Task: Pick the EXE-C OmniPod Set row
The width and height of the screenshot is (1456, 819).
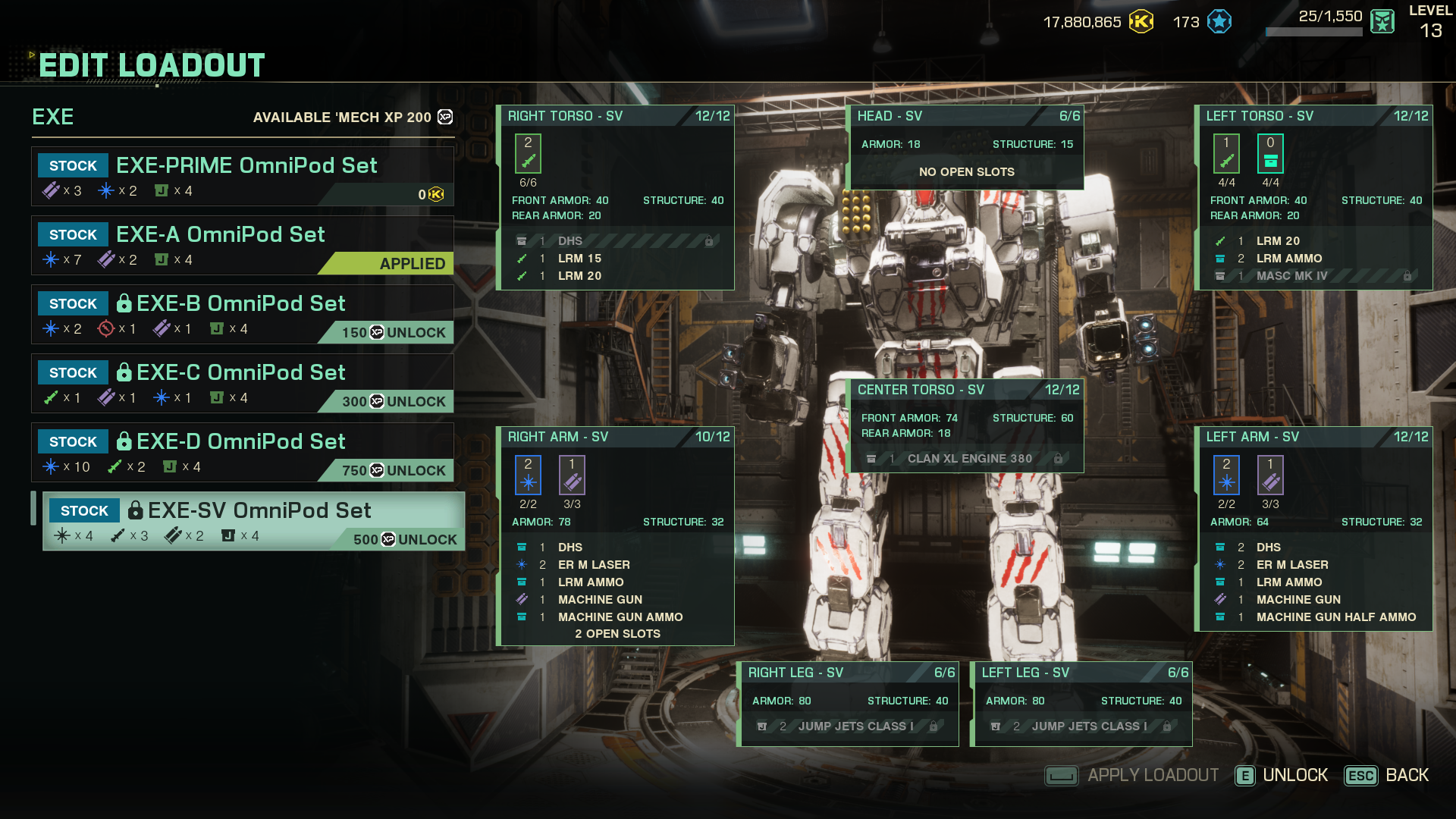Action: [243, 383]
